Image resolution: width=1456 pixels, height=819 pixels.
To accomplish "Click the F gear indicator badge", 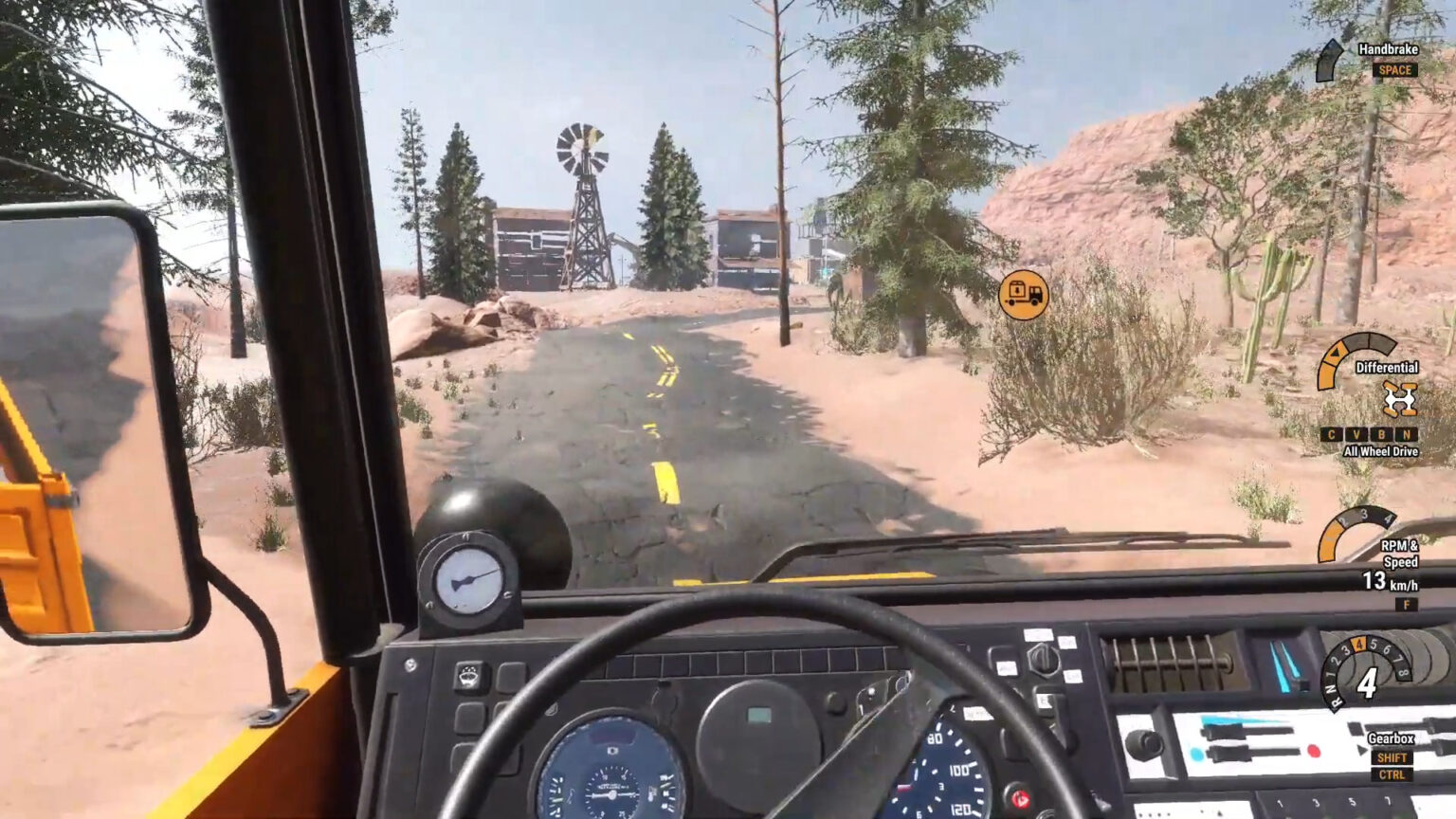I will click(x=1406, y=604).
